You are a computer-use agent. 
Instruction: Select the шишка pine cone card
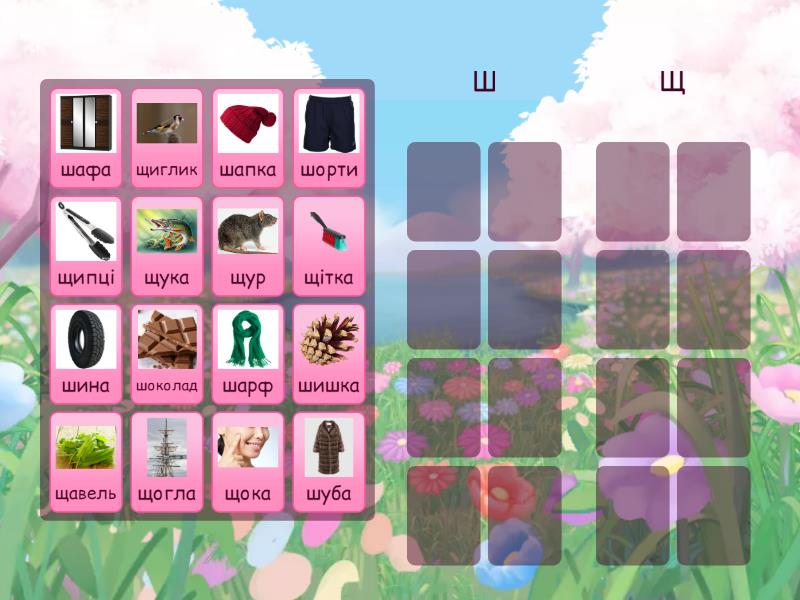point(329,354)
